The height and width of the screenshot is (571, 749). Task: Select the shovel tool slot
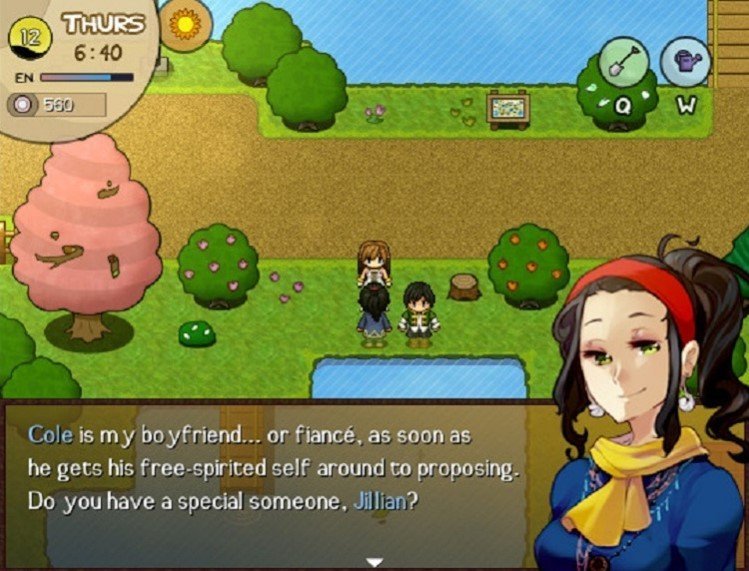pyautogui.click(x=624, y=62)
